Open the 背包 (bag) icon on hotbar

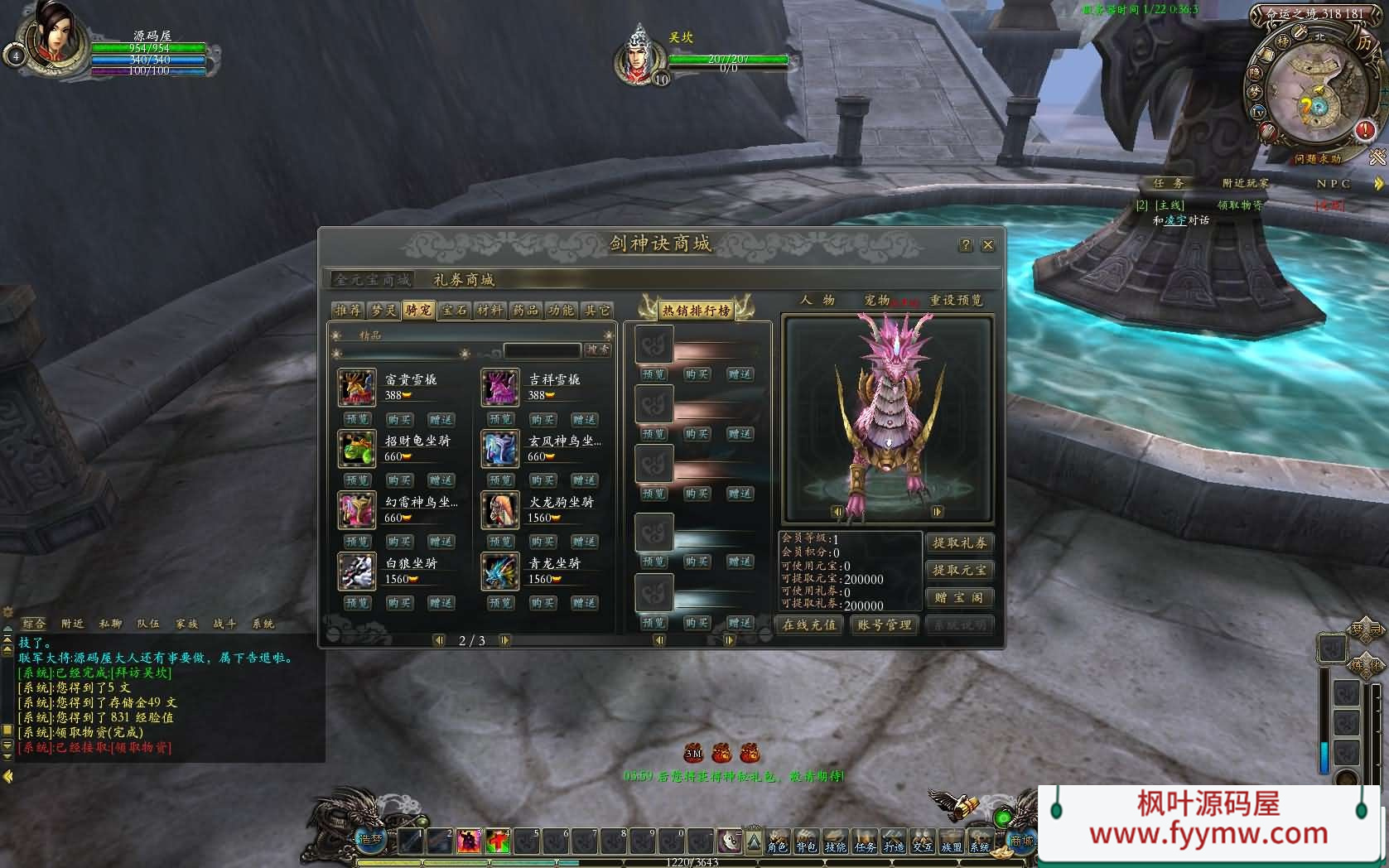tap(807, 846)
